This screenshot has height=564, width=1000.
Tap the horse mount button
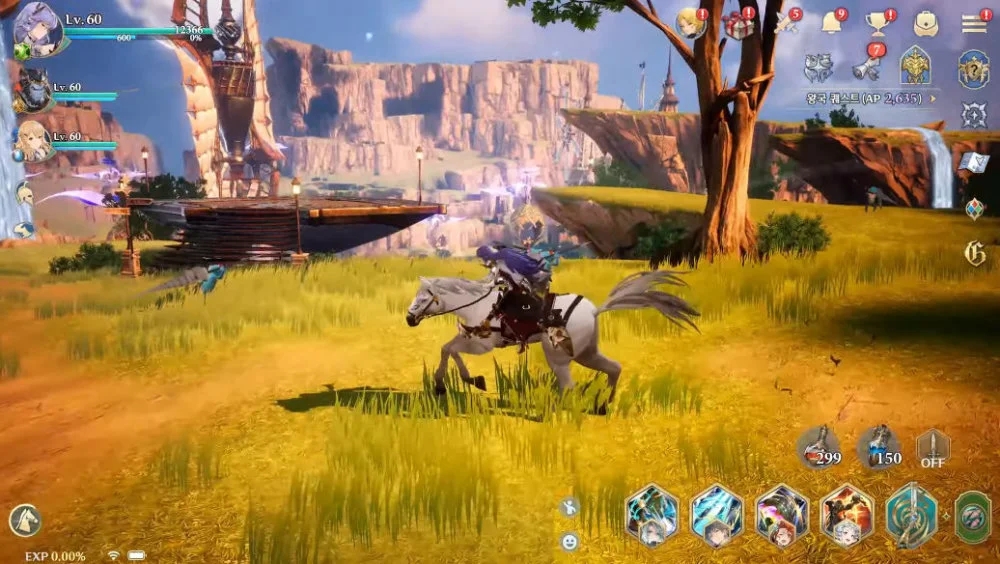pos(24,520)
